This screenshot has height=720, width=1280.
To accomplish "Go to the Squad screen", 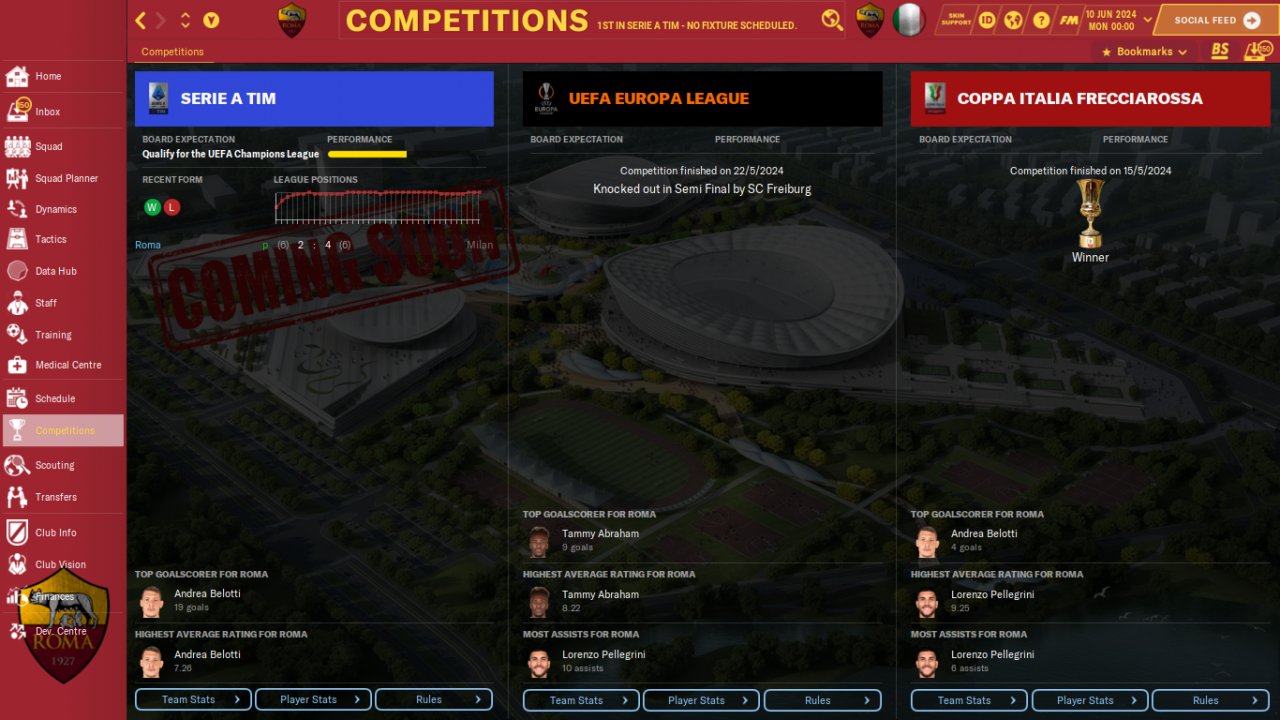I will [x=48, y=146].
